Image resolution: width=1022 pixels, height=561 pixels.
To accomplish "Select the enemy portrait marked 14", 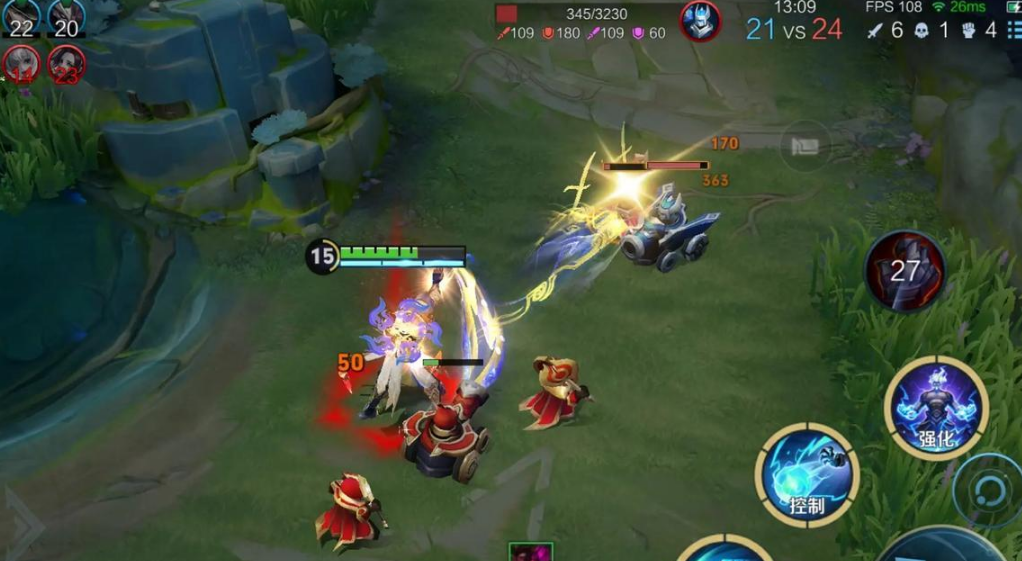I will tap(21, 63).
